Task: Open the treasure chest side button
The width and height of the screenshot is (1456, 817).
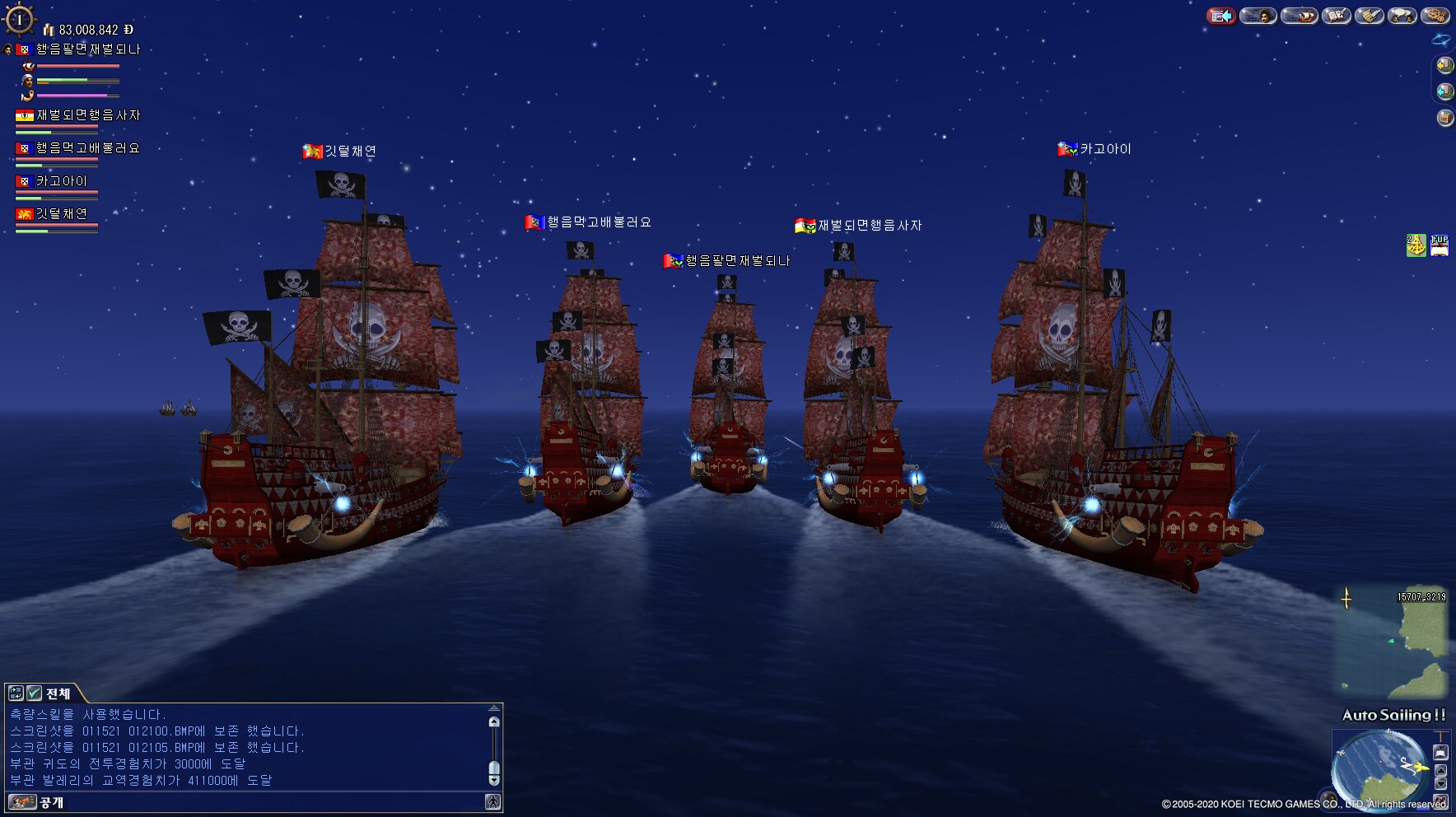Action: [x=1444, y=118]
